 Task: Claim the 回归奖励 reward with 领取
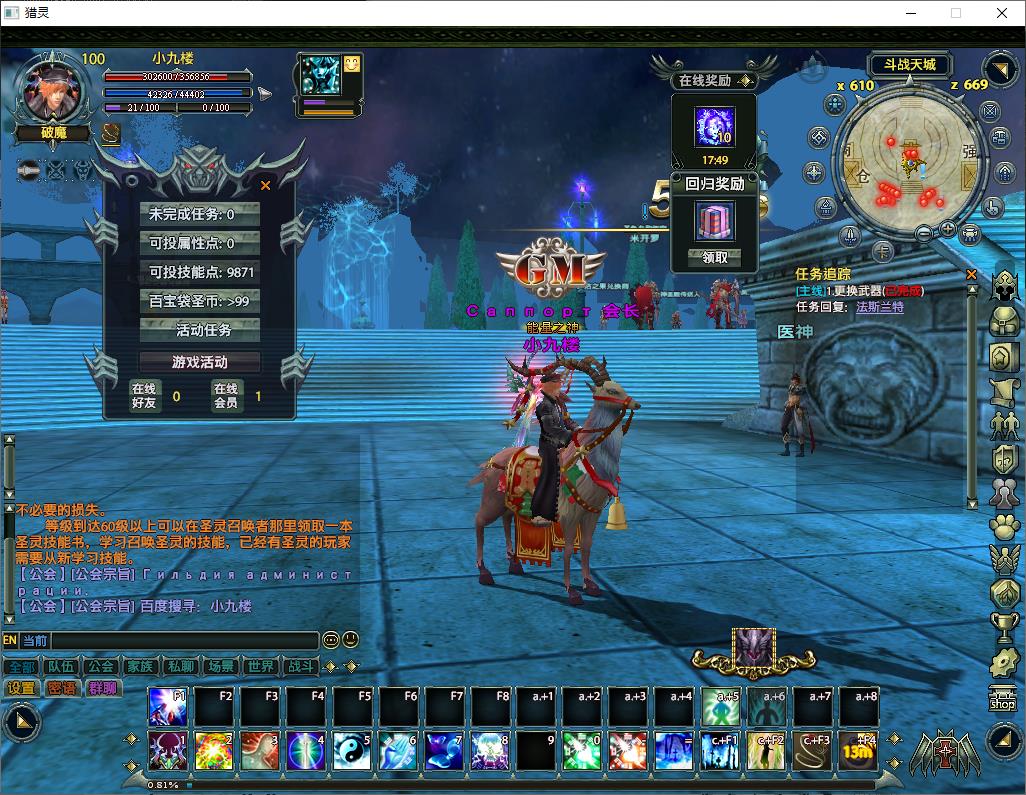715,257
